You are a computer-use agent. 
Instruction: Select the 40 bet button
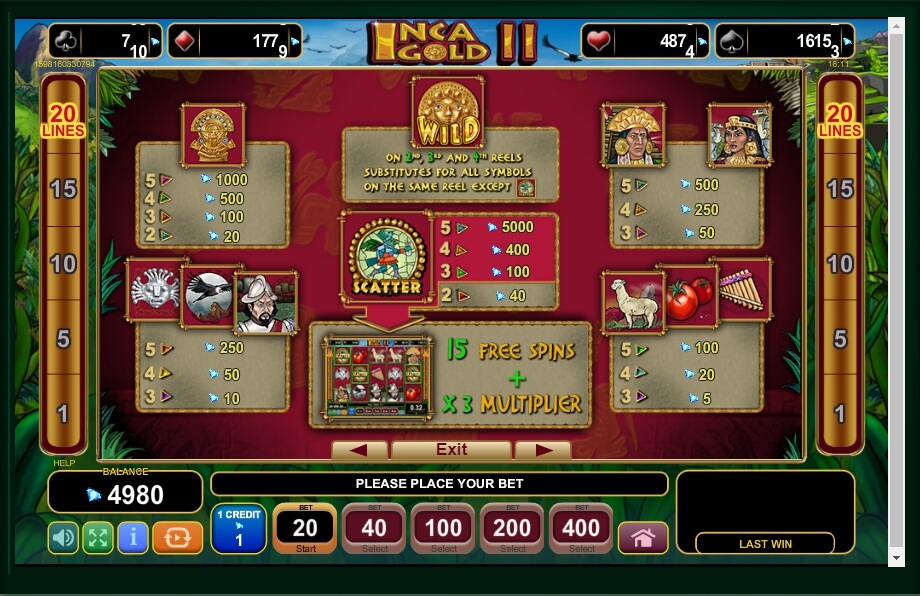[373, 528]
